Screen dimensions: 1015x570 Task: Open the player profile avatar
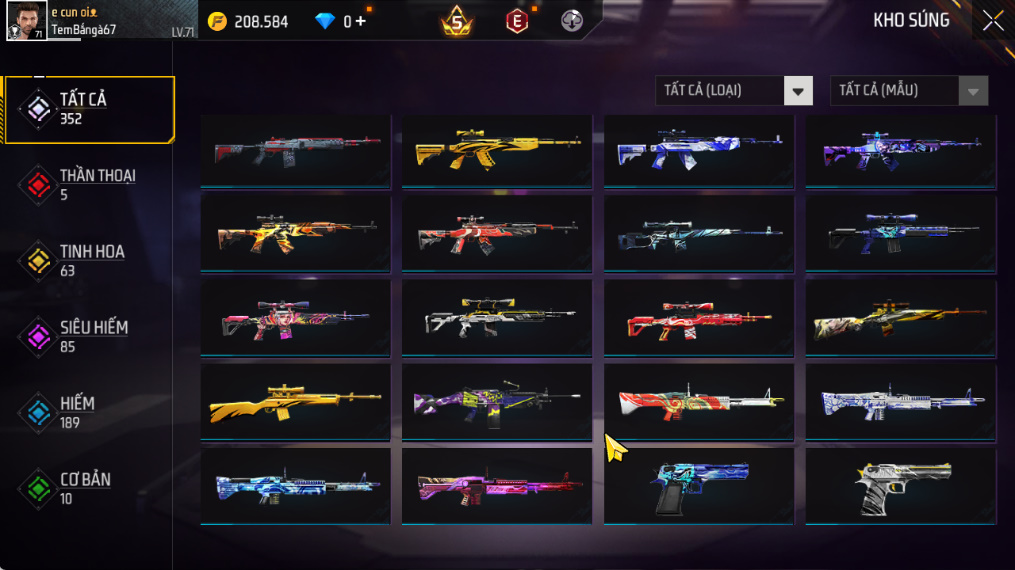click(26, 21)
